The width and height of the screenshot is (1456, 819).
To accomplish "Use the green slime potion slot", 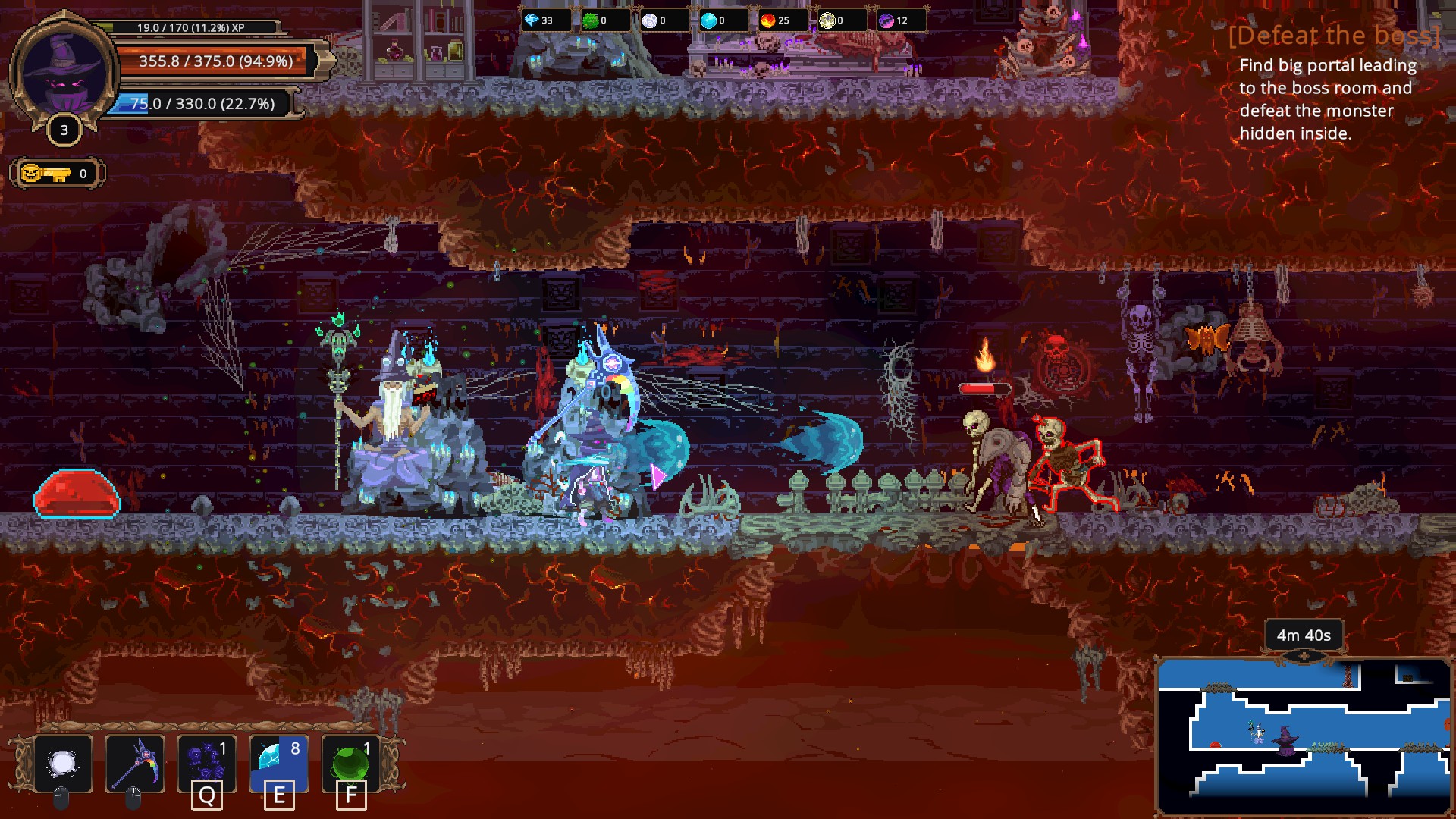I will coord(350,764).
